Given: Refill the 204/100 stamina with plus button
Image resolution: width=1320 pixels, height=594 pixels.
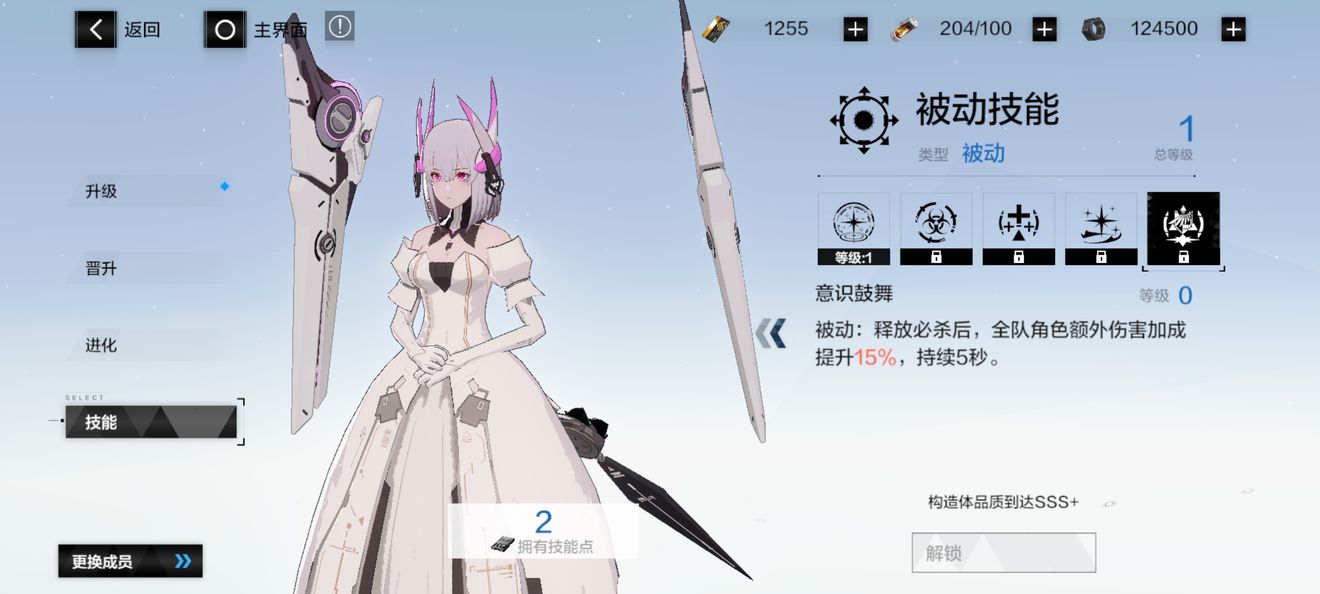Looking at the screenshot, I should pos(1044,30).
